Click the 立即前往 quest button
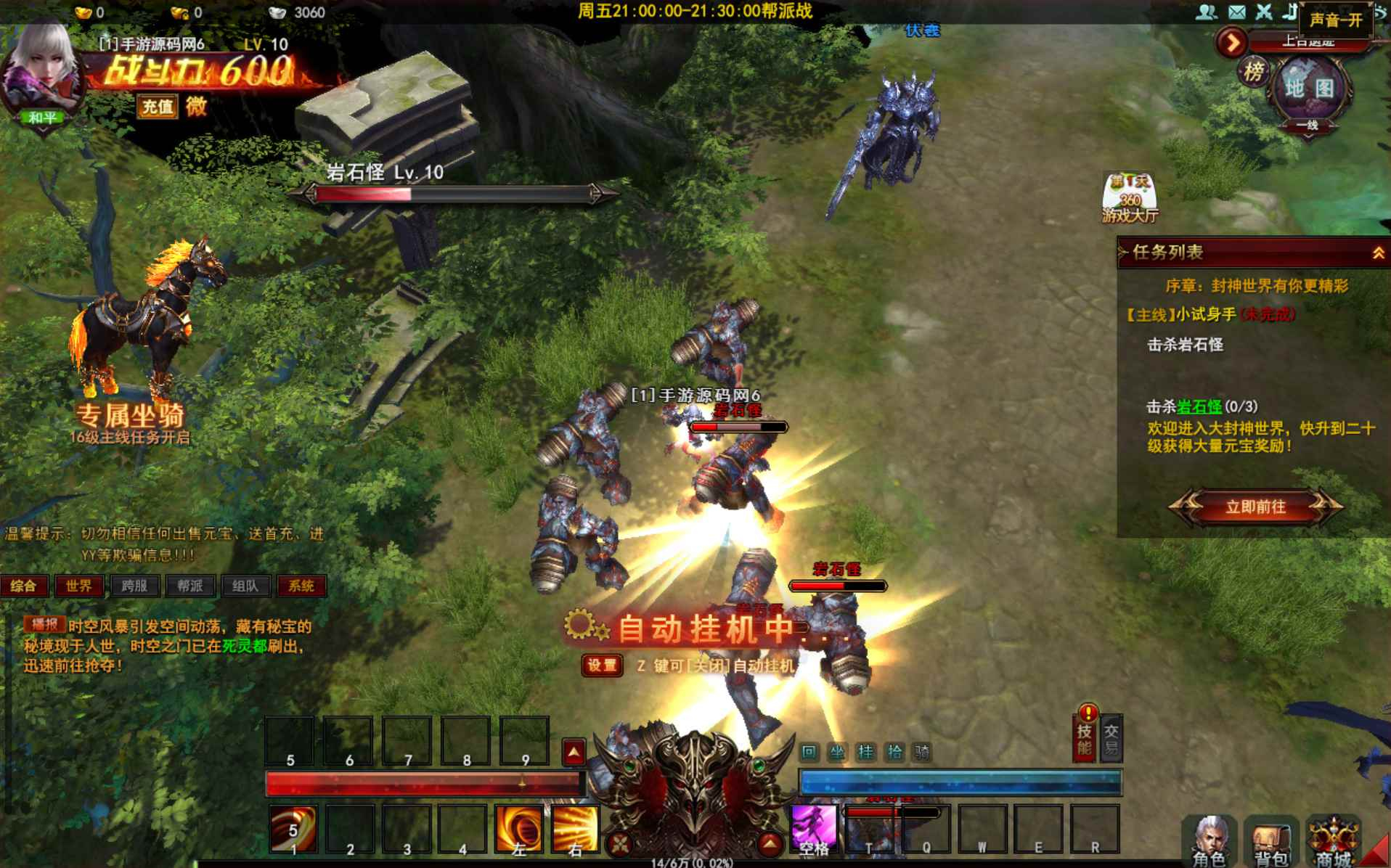1391x868 pixels. pos(1255,507)
